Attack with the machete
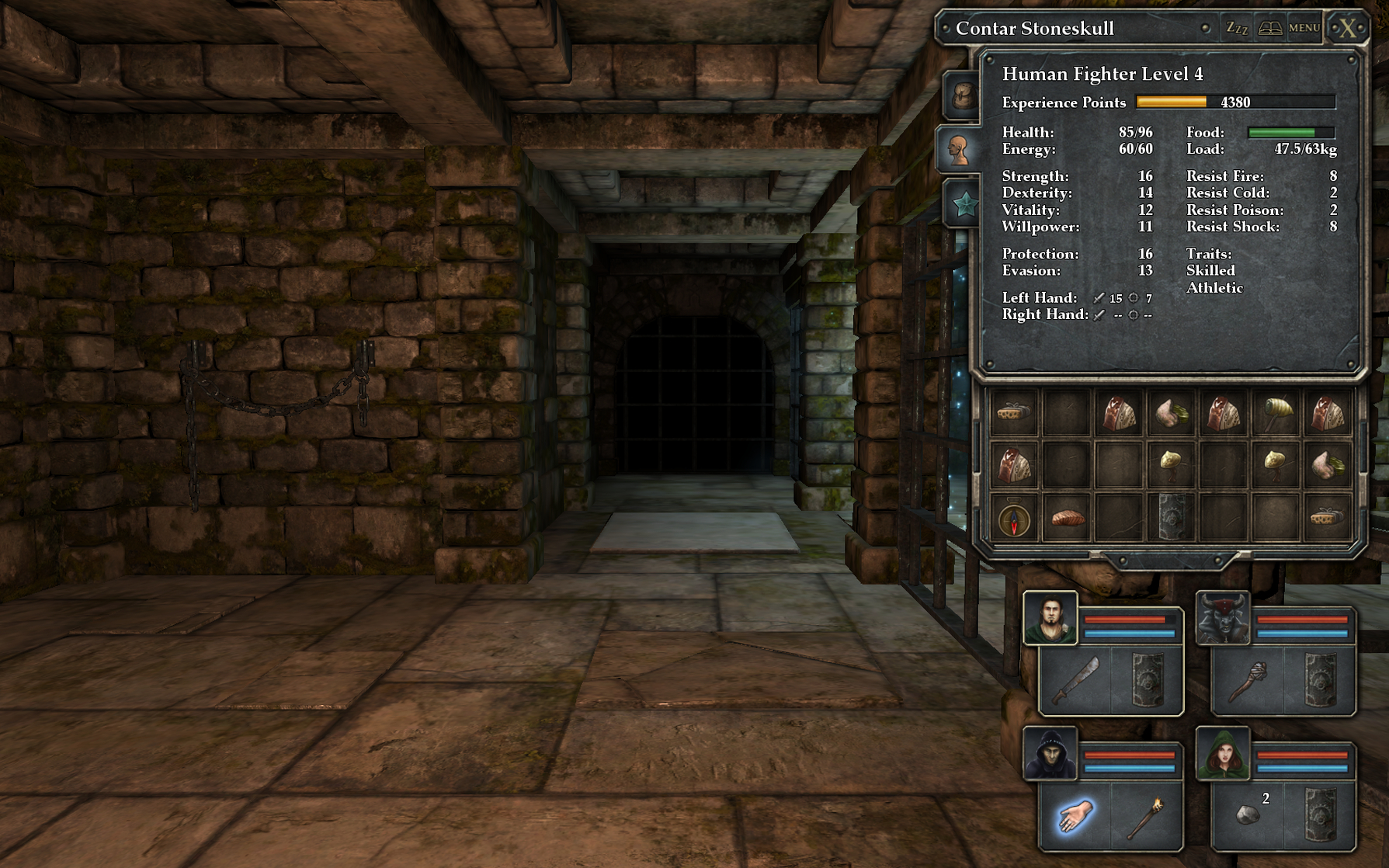 click(1075, 681)
